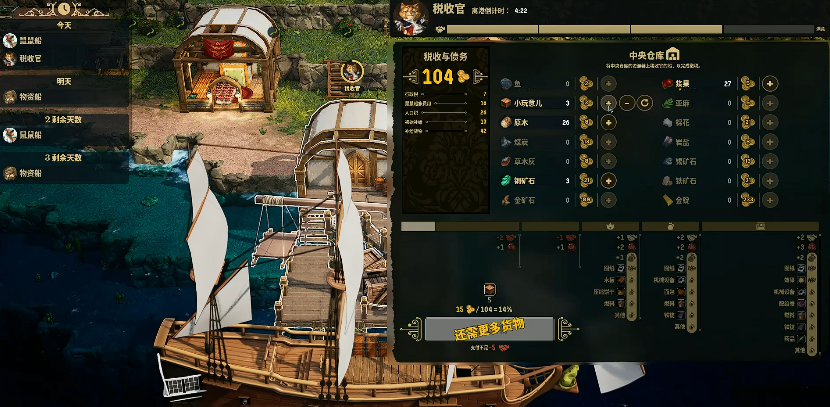Open the clock icon above the schedule list
This screenshot has width=830, height=407.
(x=64, y=7)
